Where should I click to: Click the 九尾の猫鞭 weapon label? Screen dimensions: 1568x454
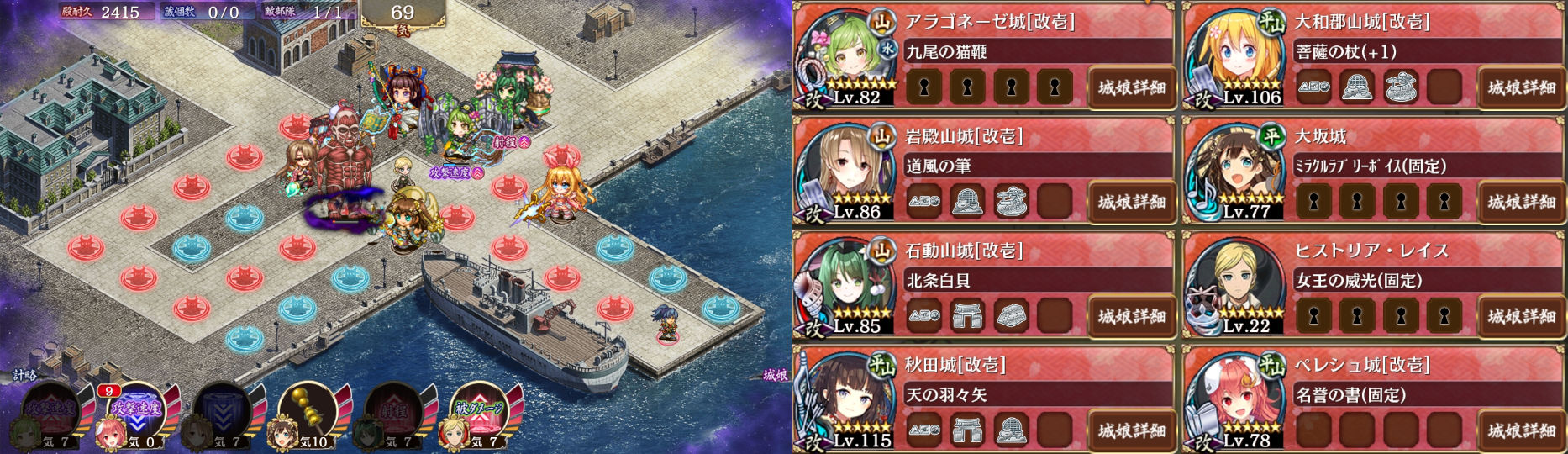(x=947, y=52)
